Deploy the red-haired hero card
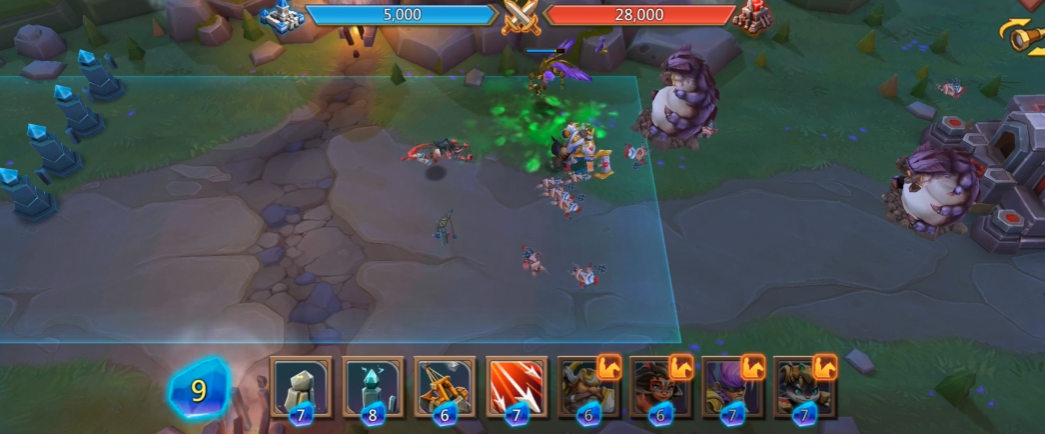The image size is (1045, 434). 661,387
